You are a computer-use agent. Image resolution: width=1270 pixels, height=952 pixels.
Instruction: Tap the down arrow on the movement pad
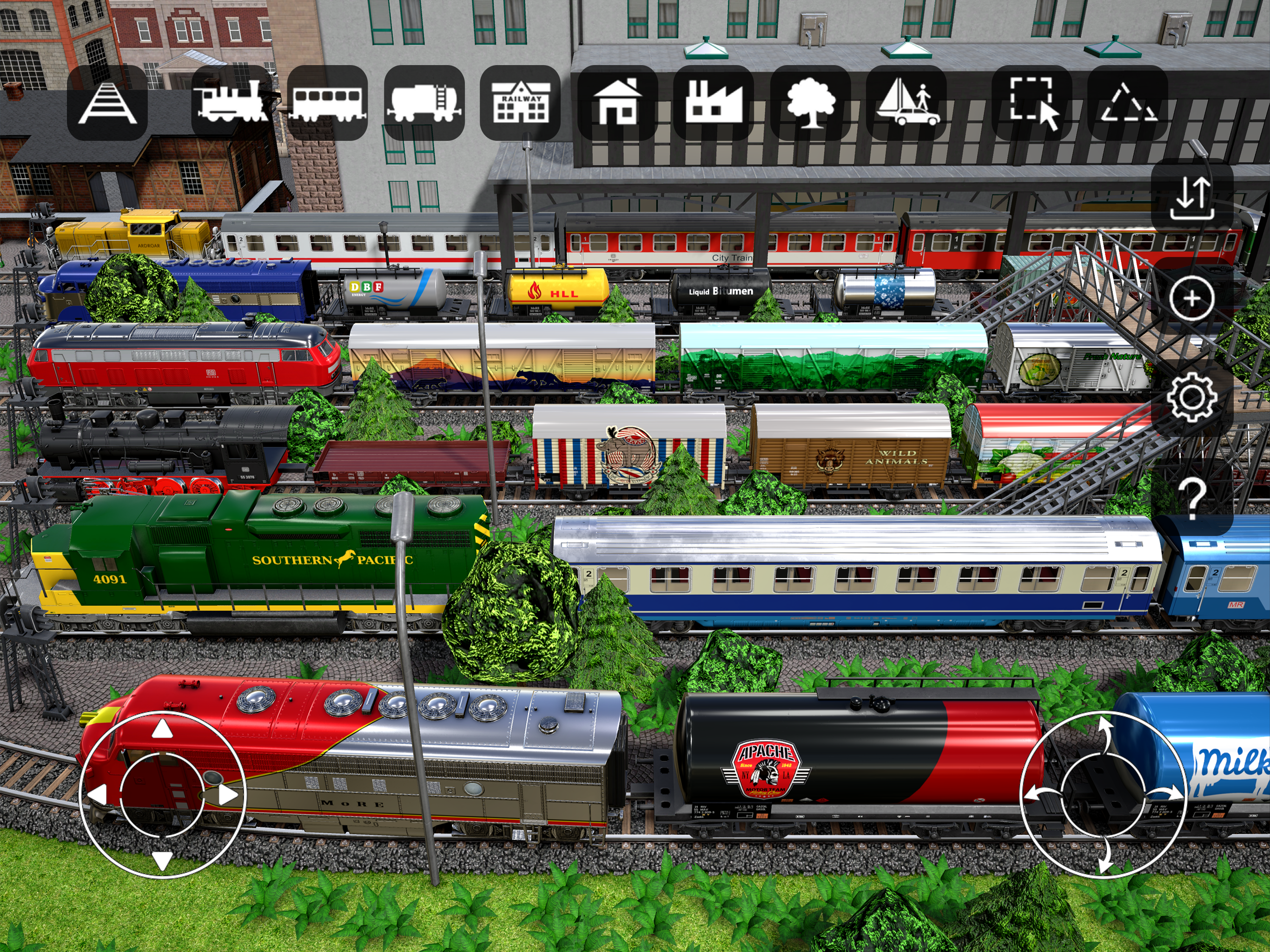tap(162, 859)
